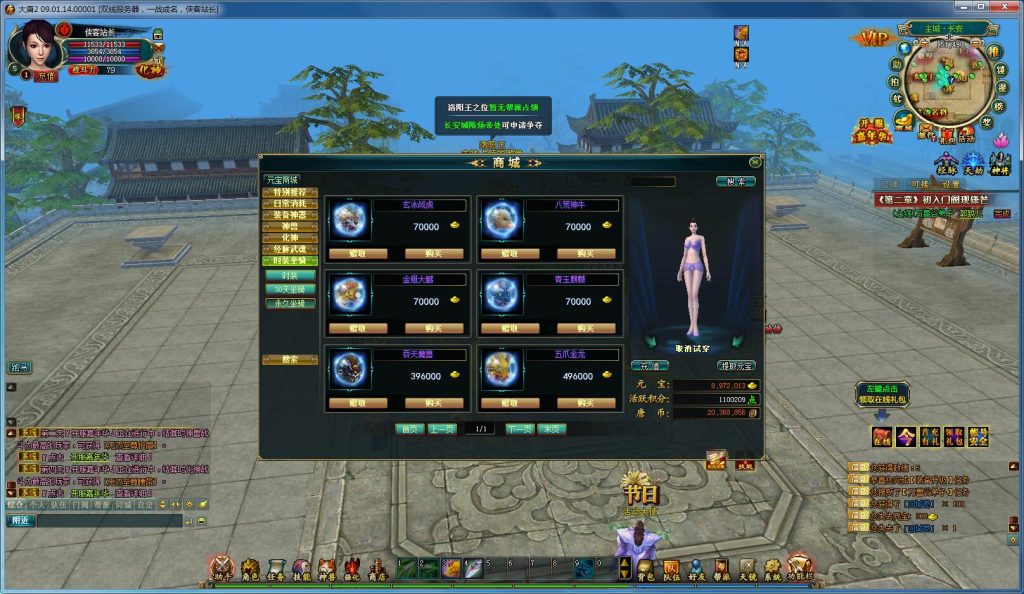The height and width of the screenshot is (594, 1024).
Task: Switch to the 装备神器 category
Action: tap(290, 215)
